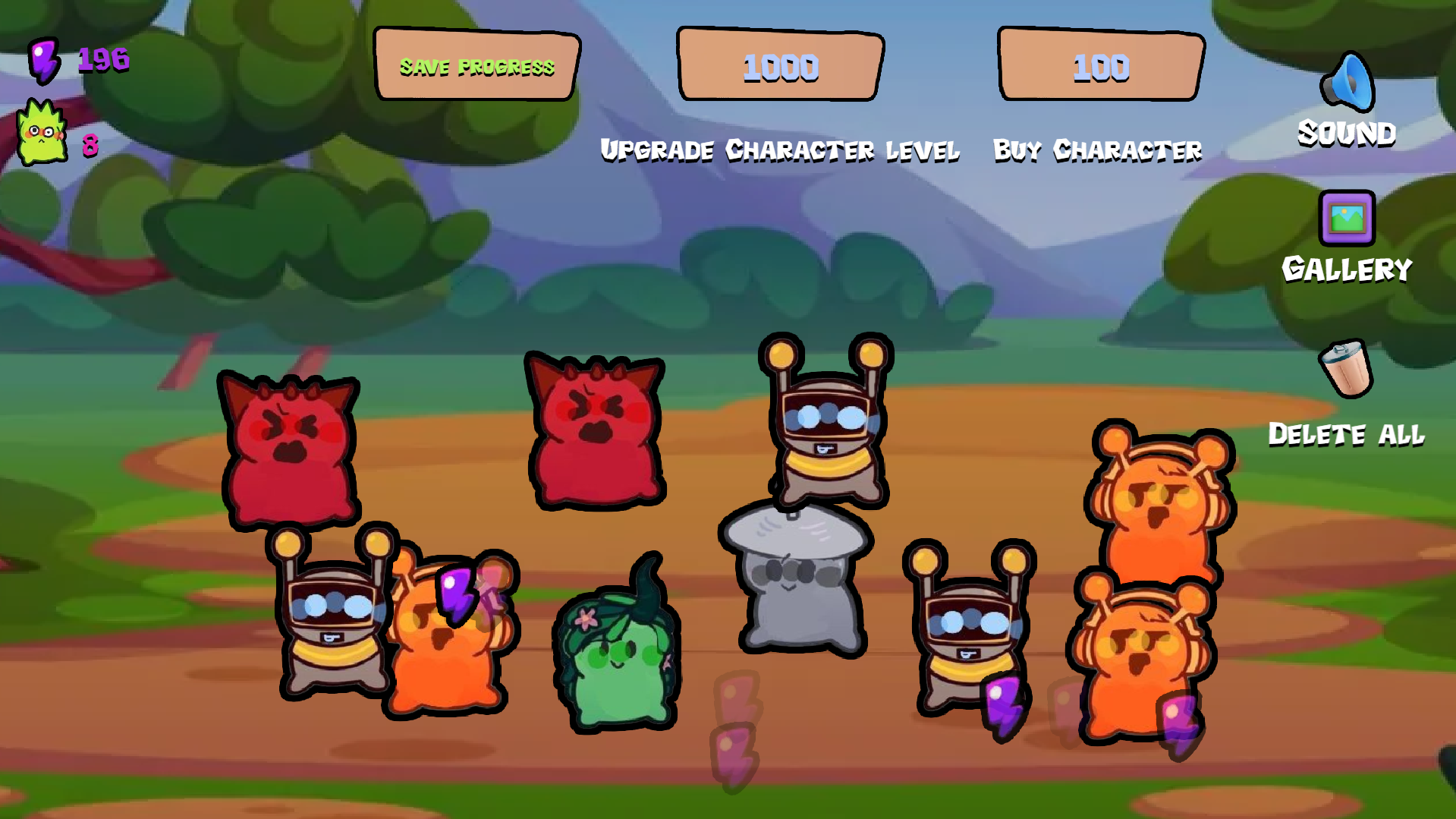Click the 1000 upgrade cost field

pyautogui.click(x=780, y=68)
